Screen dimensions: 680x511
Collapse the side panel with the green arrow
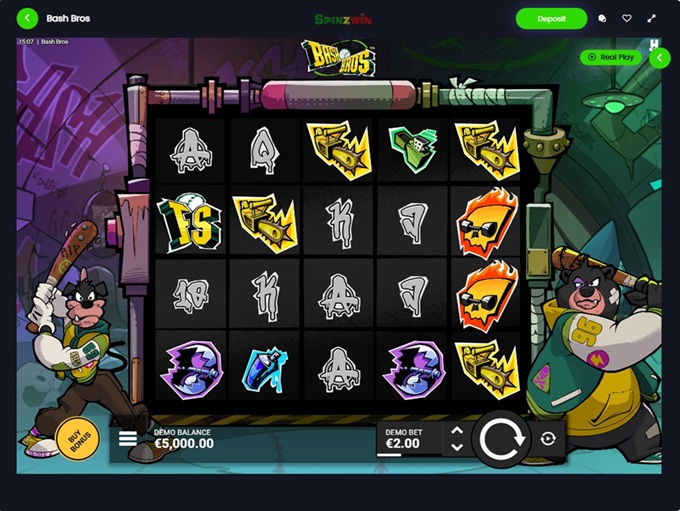(x=660, y=58)
